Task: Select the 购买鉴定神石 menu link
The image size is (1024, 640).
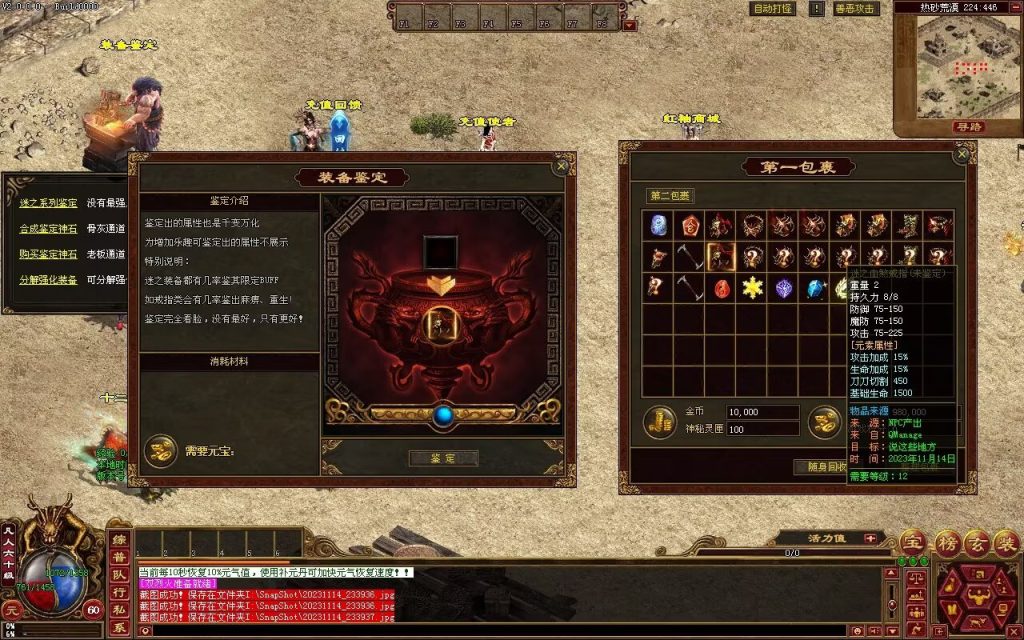Action: (x=48, y=254)
